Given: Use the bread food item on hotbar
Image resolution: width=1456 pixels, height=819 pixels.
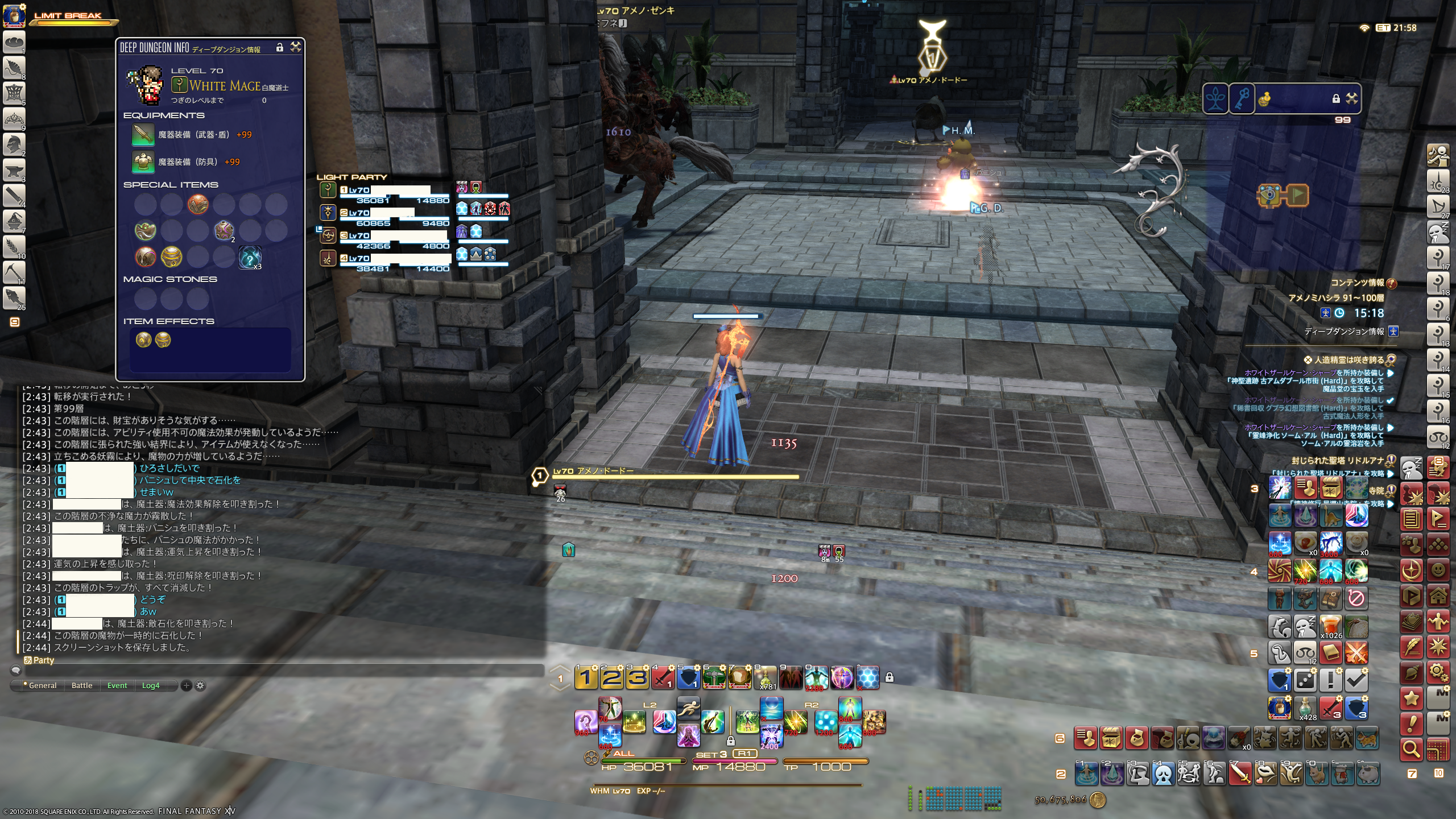Looking at the screenshot, I should [x=739, y=677].
